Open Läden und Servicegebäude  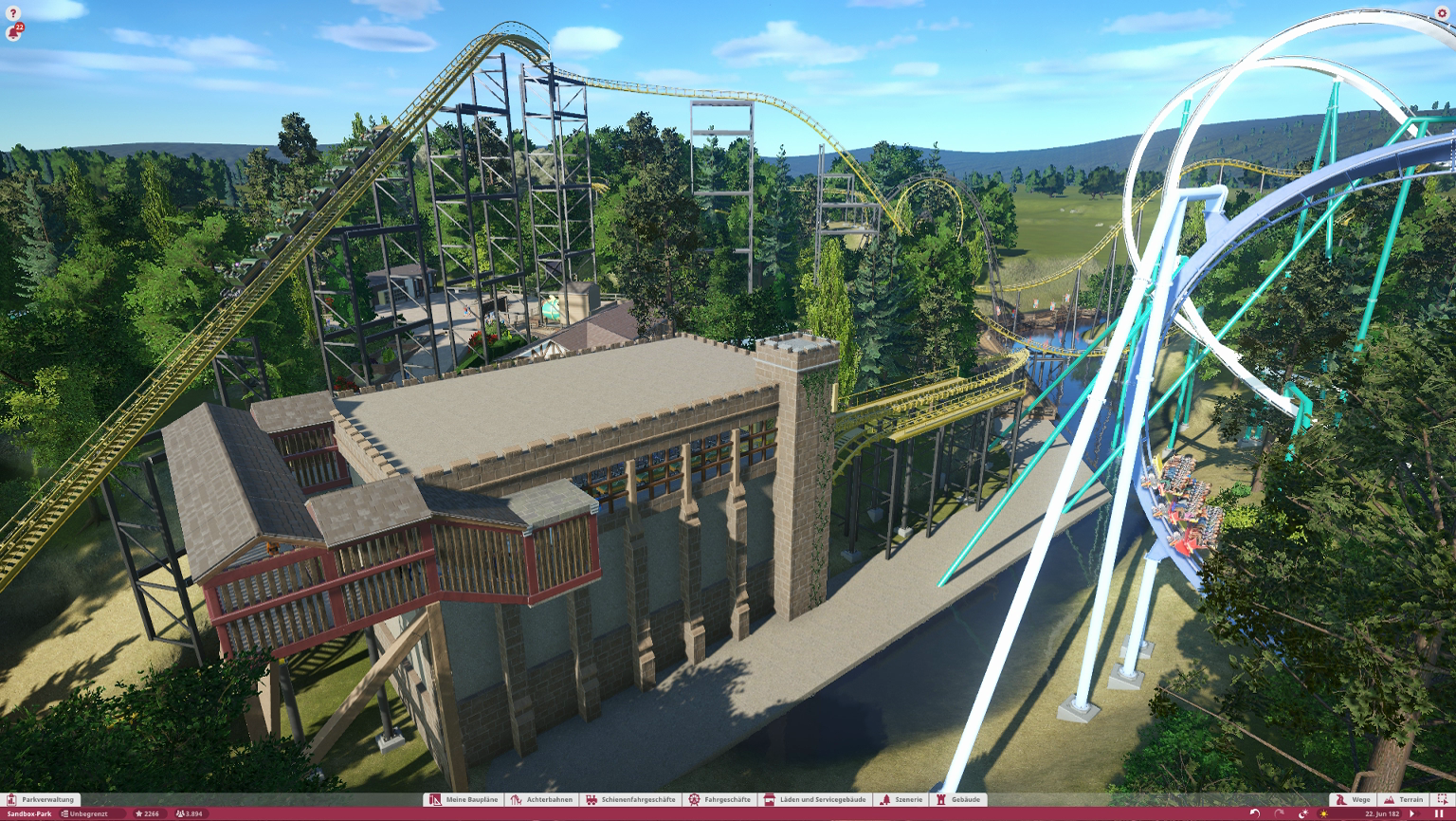(x=815, y=799)
